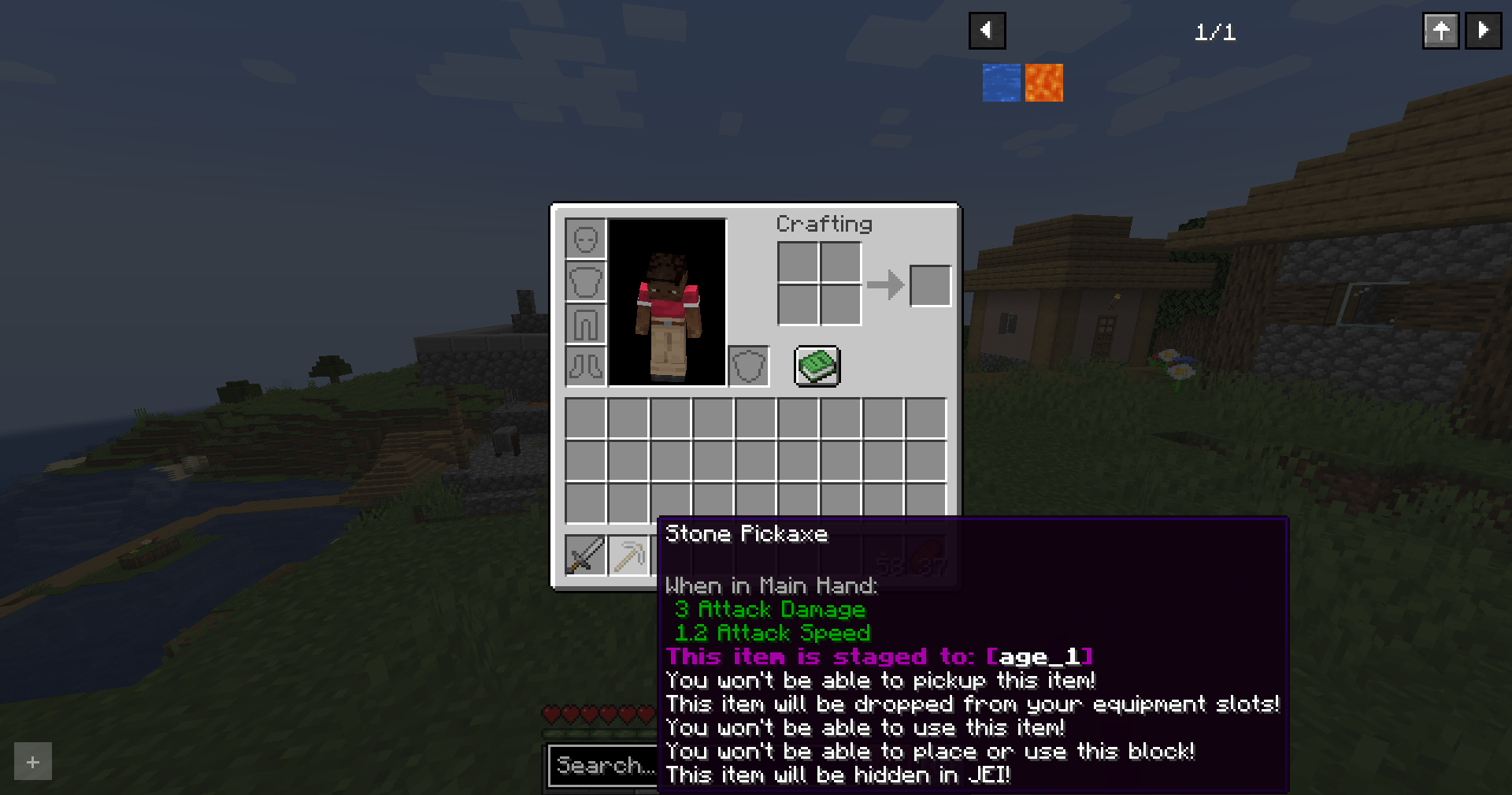Screen dimensions: 1512x795
Task: Pick the orange lava block in item list
Action: 1043,83
